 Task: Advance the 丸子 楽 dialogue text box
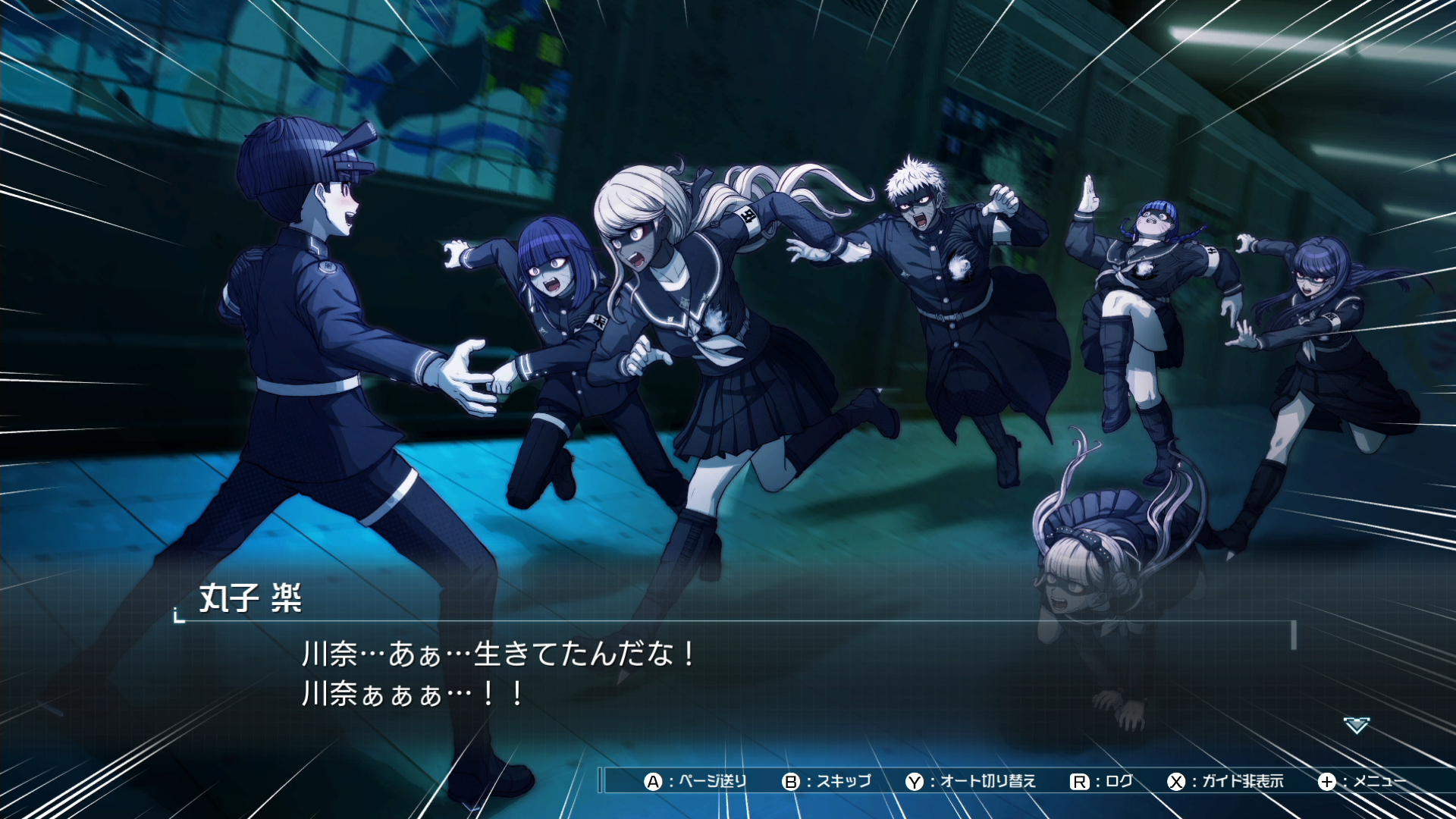tap(728, 674)
